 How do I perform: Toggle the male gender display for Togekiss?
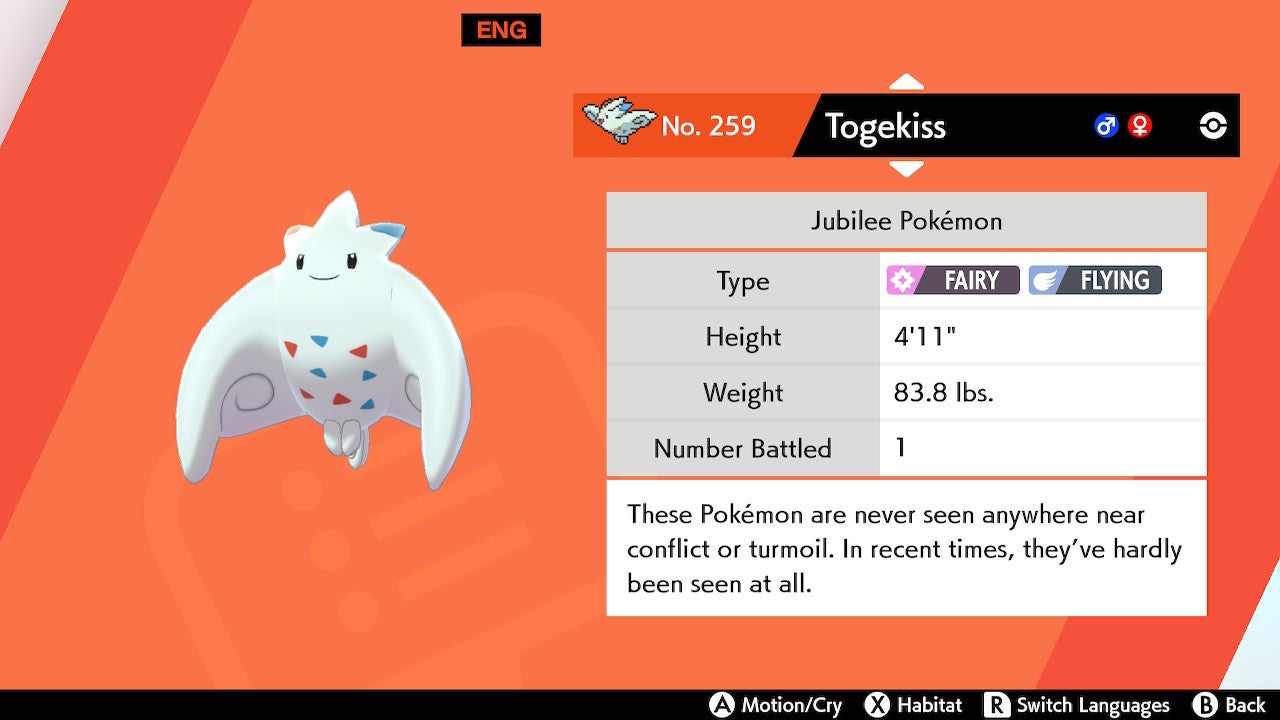point(1105,126)
